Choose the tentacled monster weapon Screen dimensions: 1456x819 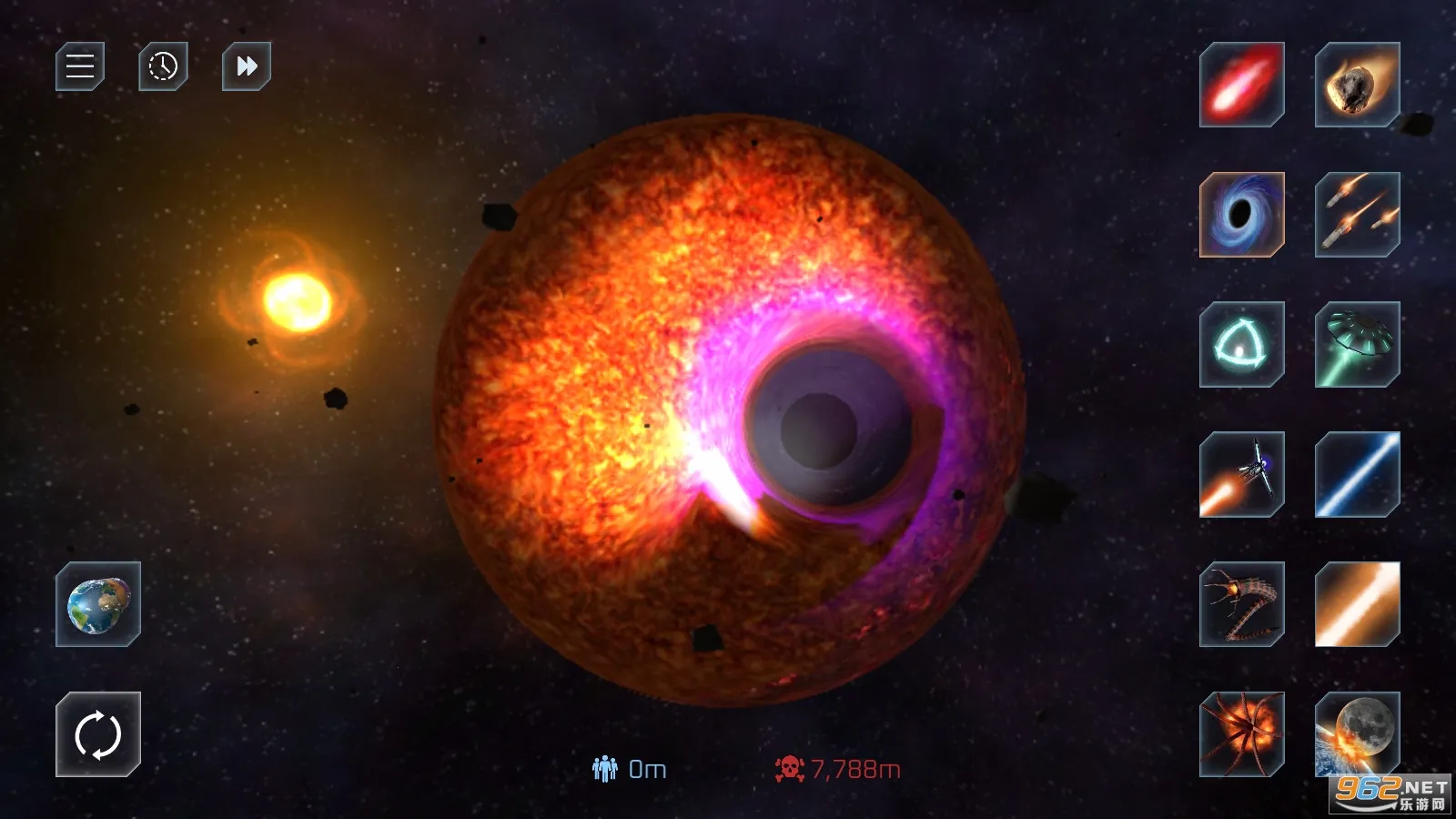pos(1241,734)
